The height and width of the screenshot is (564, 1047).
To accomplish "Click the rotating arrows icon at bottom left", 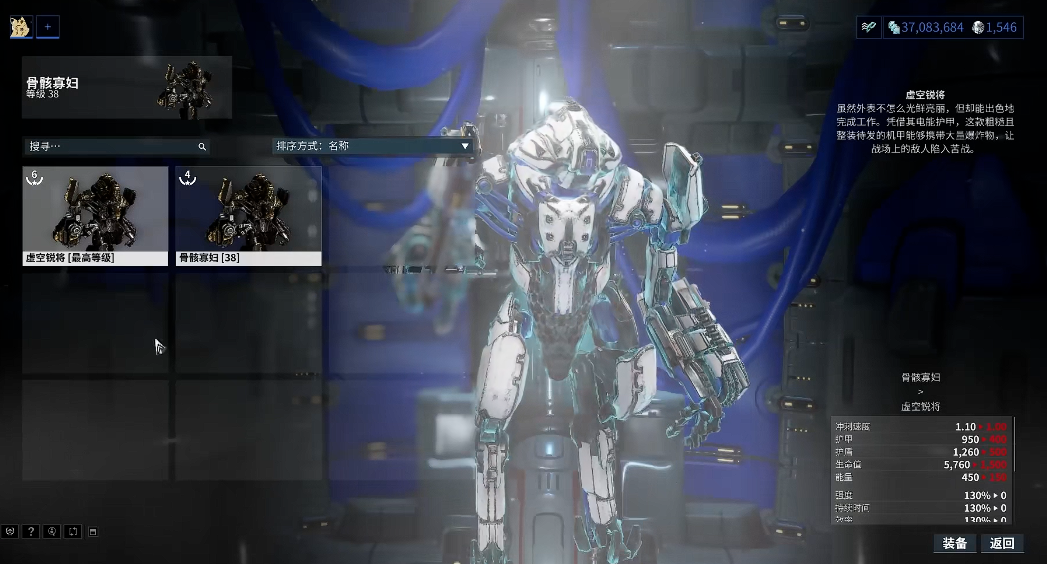I will (x=72, y=531).
